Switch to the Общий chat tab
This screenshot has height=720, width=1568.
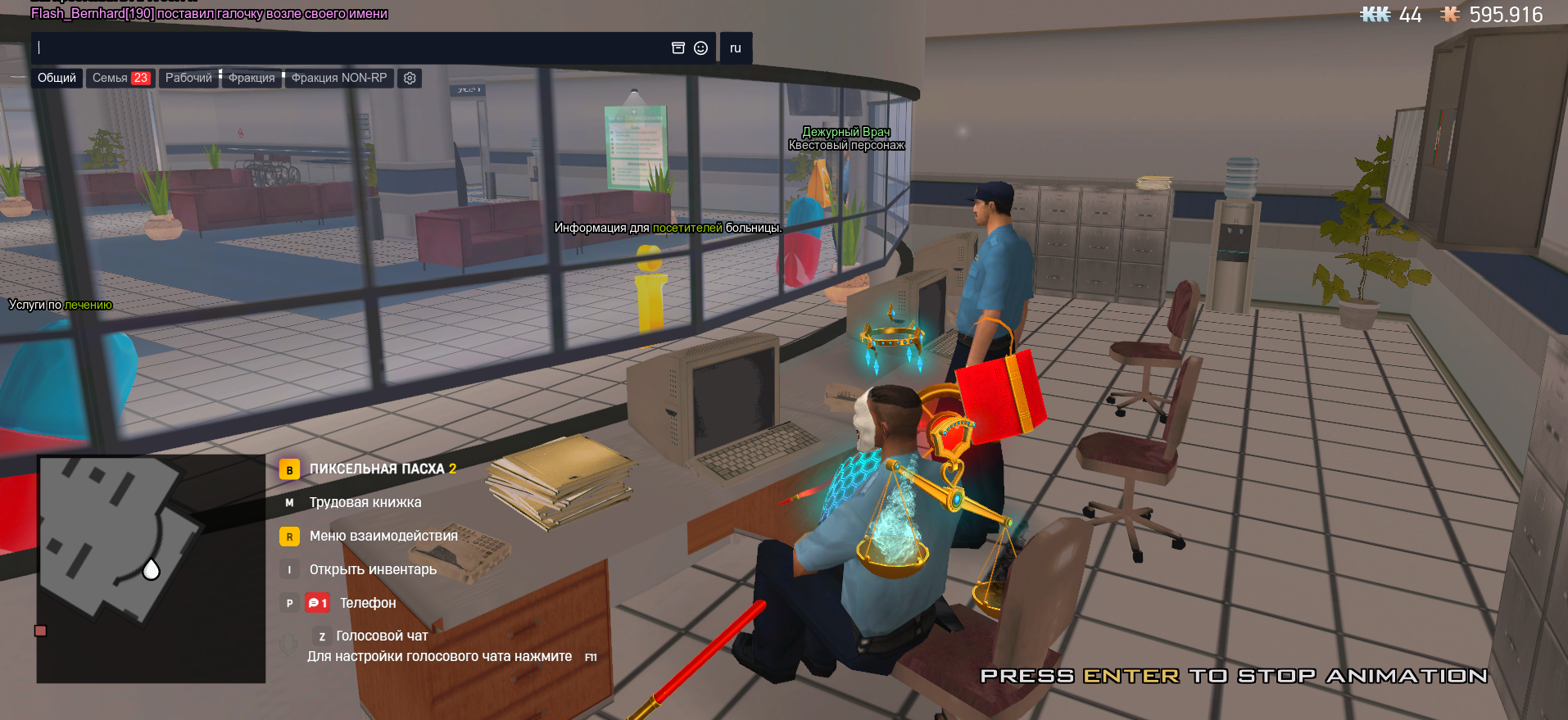pyautogui.click(x=57, y=78)
